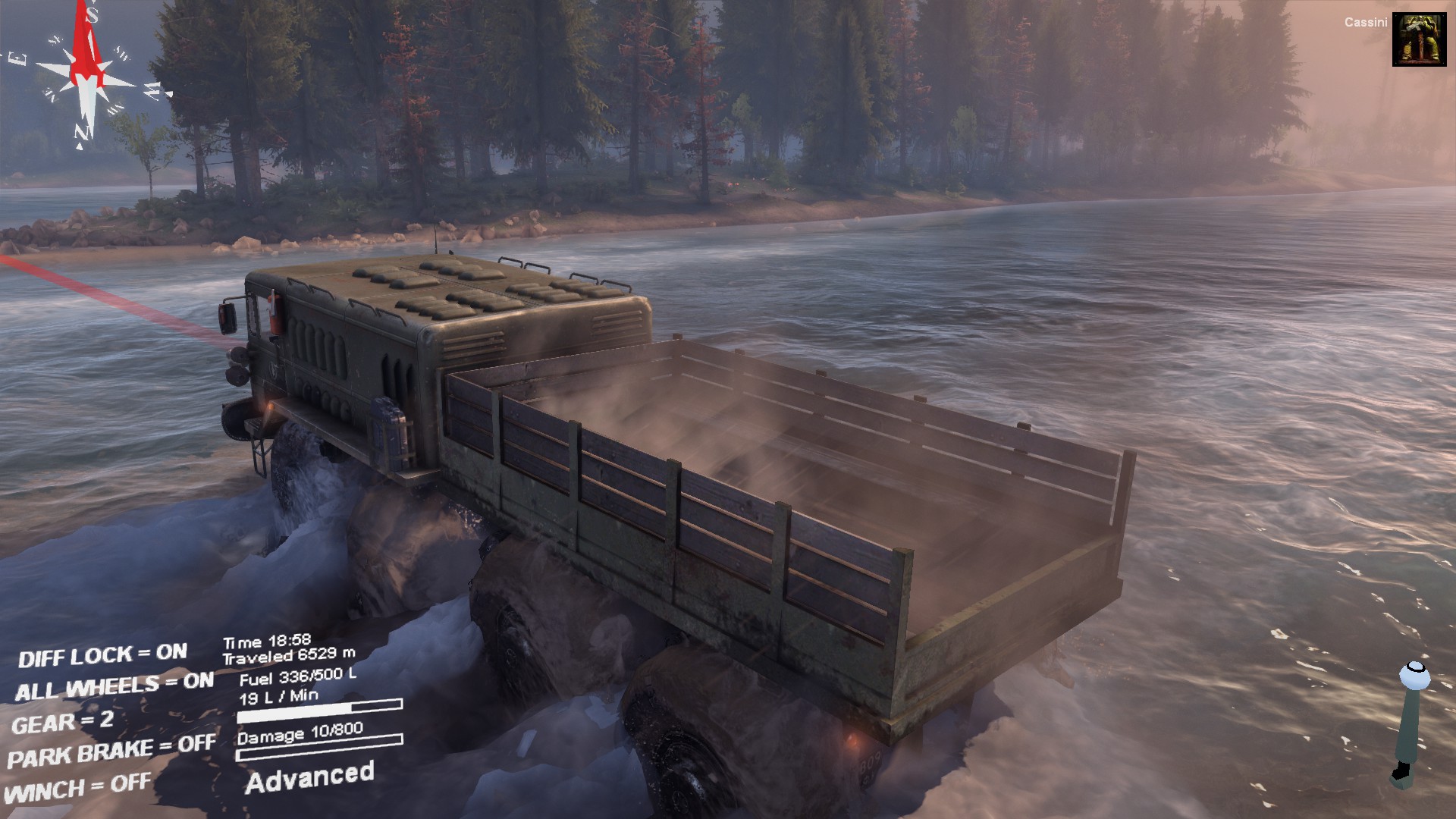Toggle the DIFF LOCK setting
This screenshot has height=819, width=1456.
pyautogui.click(x=102, y=655)
